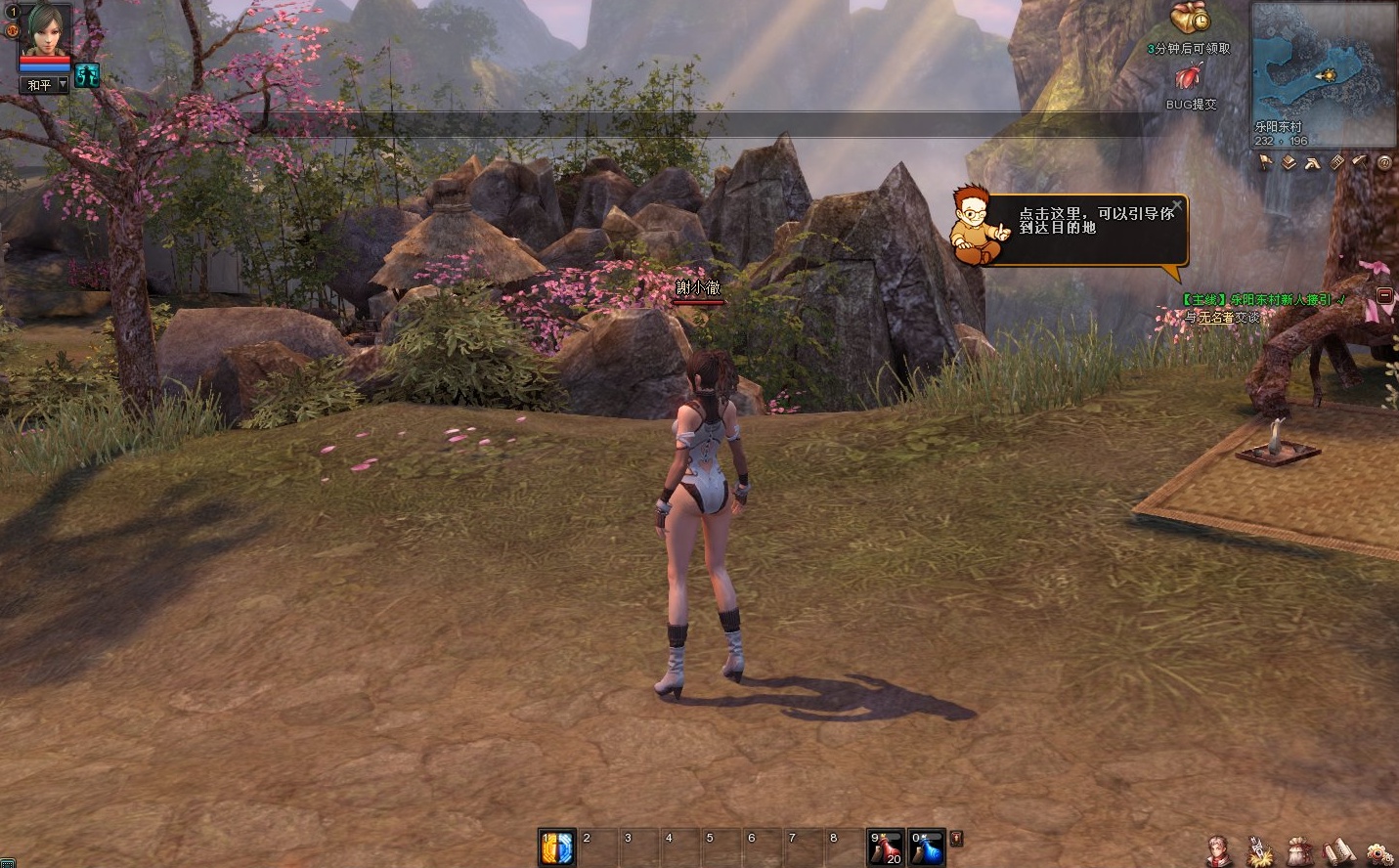Click the @ icon below the minimap
The image size is (1399, 868).
point(1384,163)
